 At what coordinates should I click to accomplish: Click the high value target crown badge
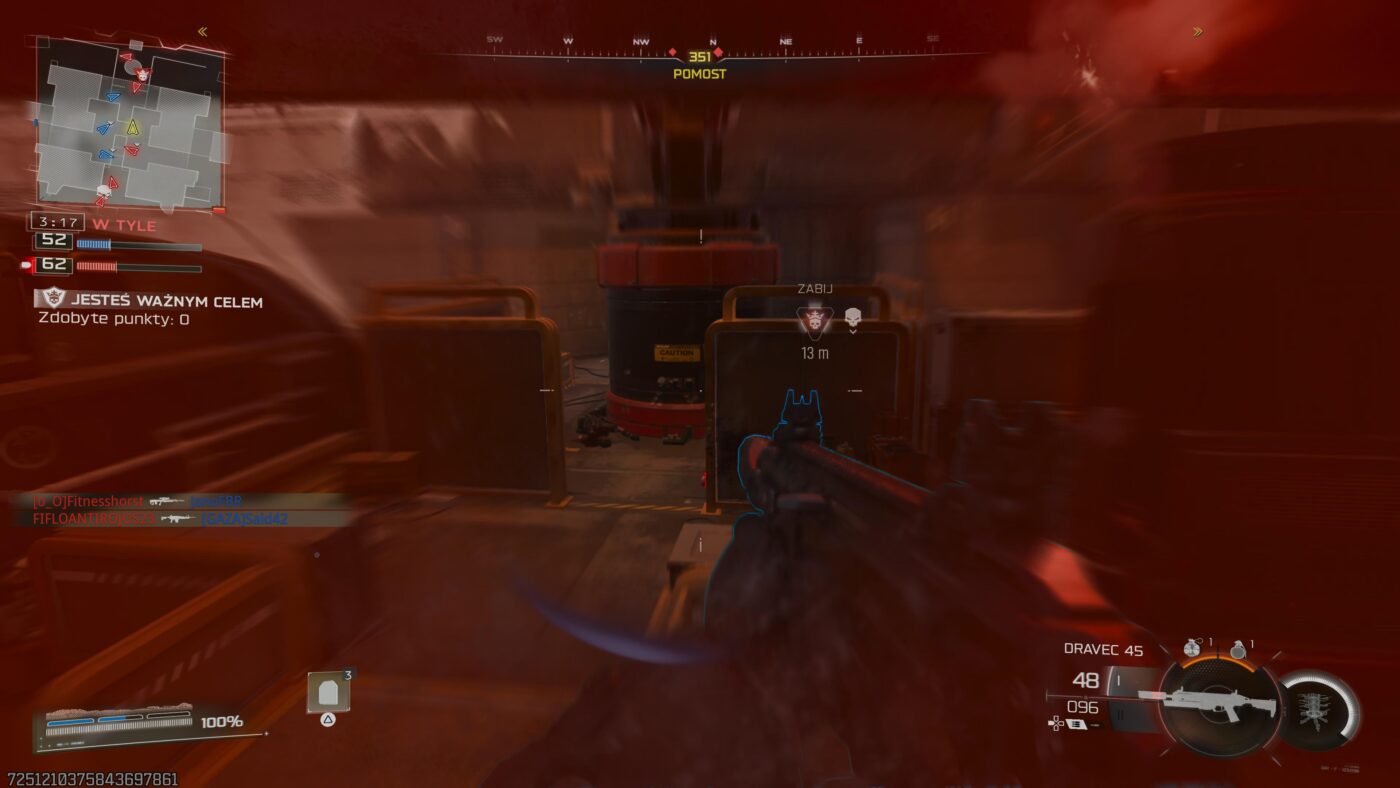pos(51,298)
